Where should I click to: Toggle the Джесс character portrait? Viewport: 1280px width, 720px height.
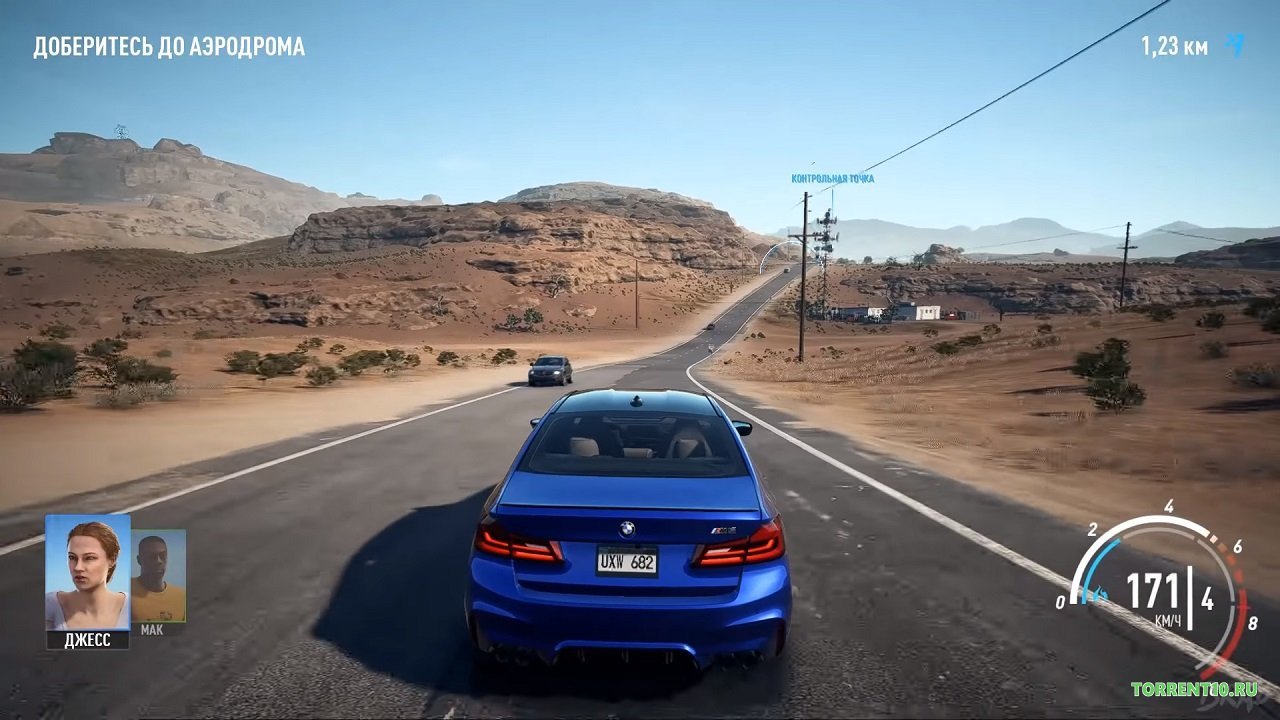pyautogui.click(x=85, y=570)
